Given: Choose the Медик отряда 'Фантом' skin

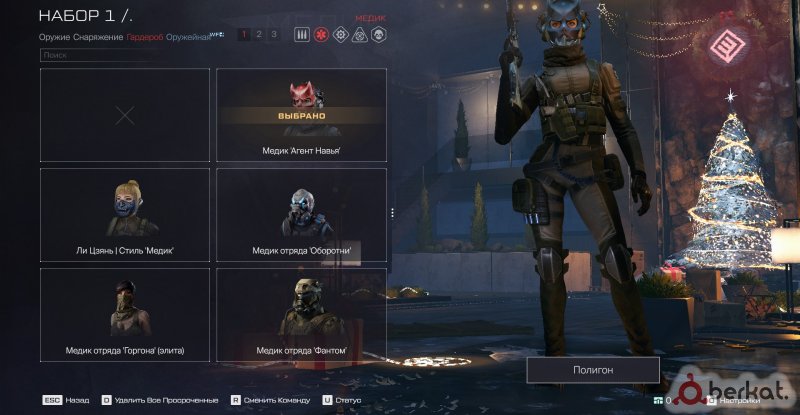Looking at the screenshot, I should [x=301, y=314].
